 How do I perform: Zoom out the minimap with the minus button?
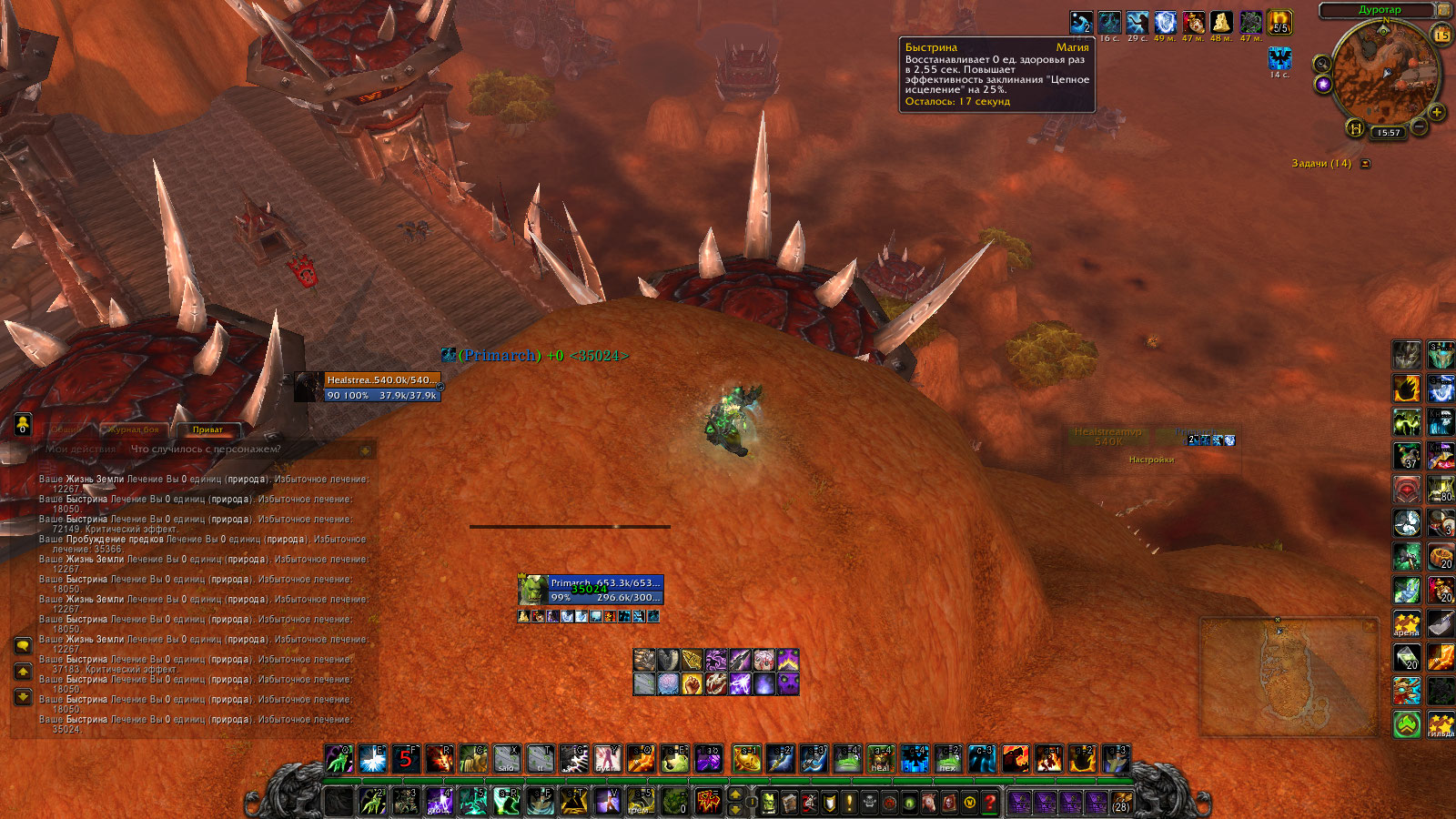click(x=1418, y=126)
